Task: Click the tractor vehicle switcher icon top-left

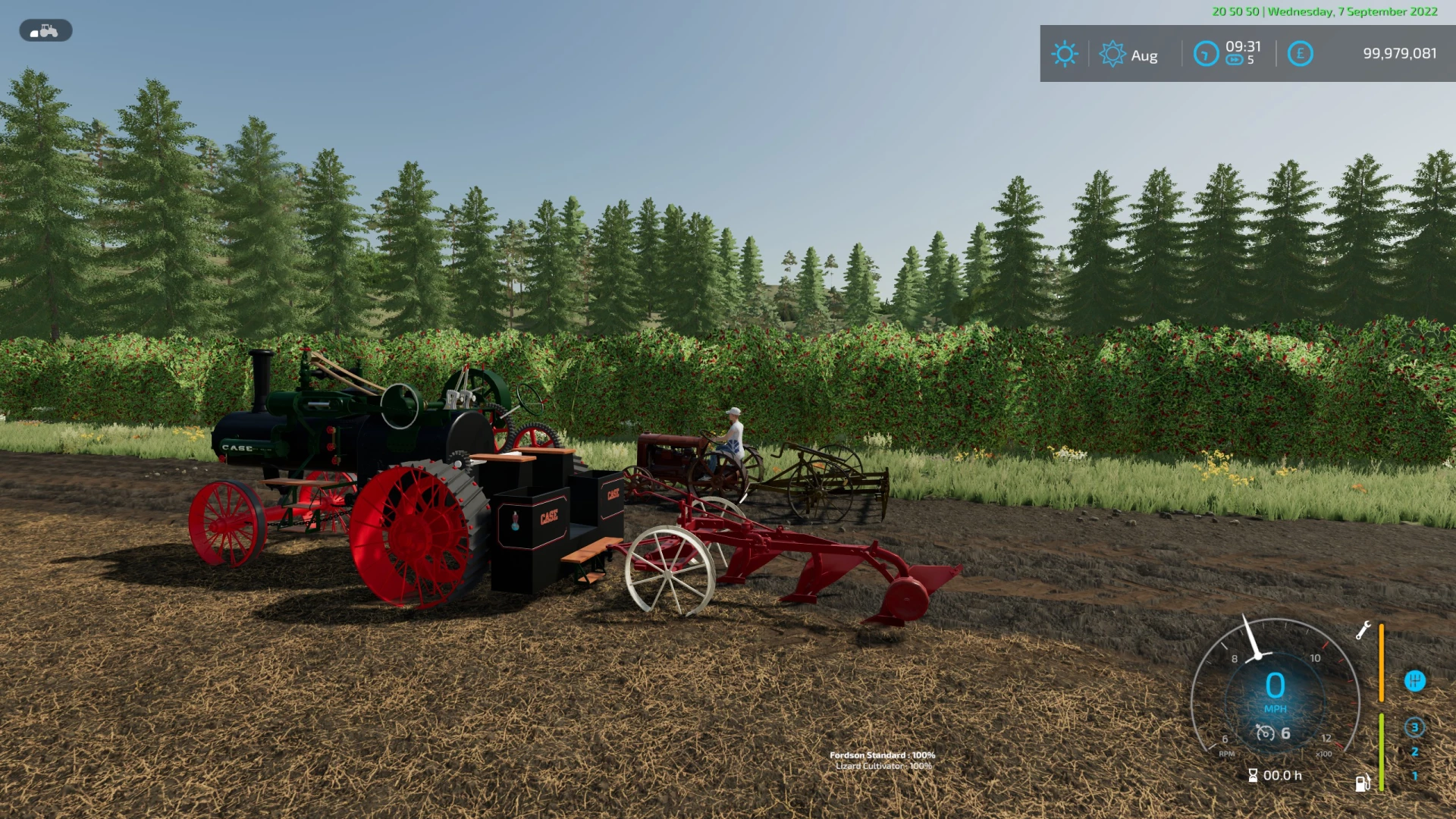Action: [x=45, y=30]
